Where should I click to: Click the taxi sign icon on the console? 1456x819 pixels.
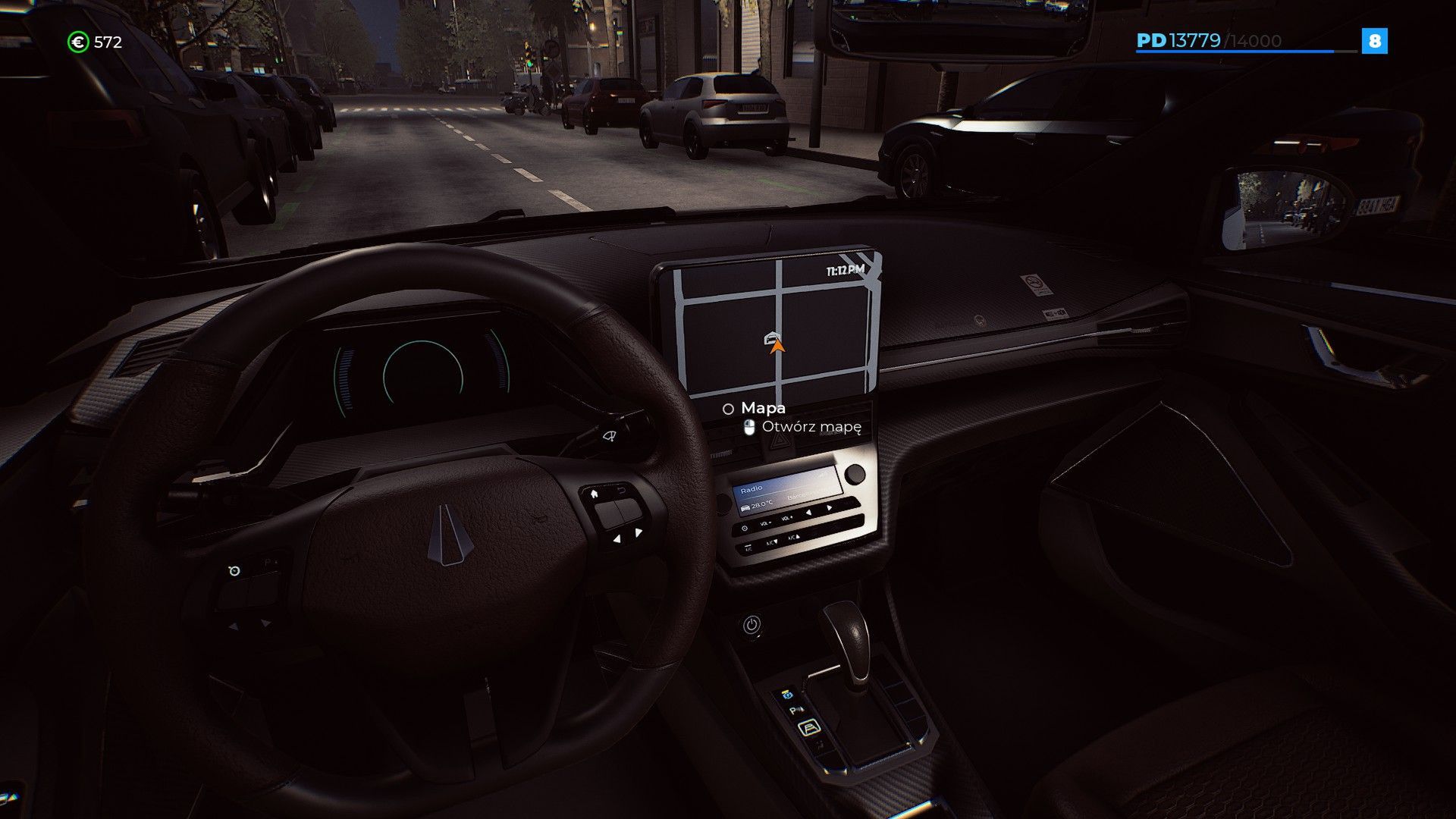point(787,695)
